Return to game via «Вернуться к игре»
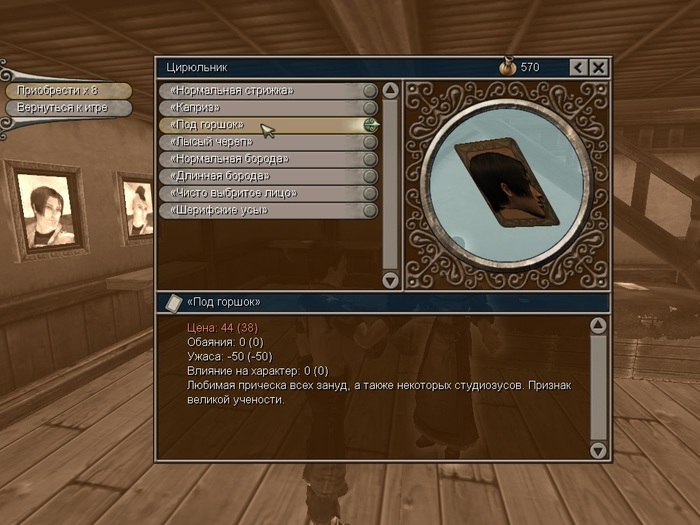700x525 pixels. click(x=66, y=108)
